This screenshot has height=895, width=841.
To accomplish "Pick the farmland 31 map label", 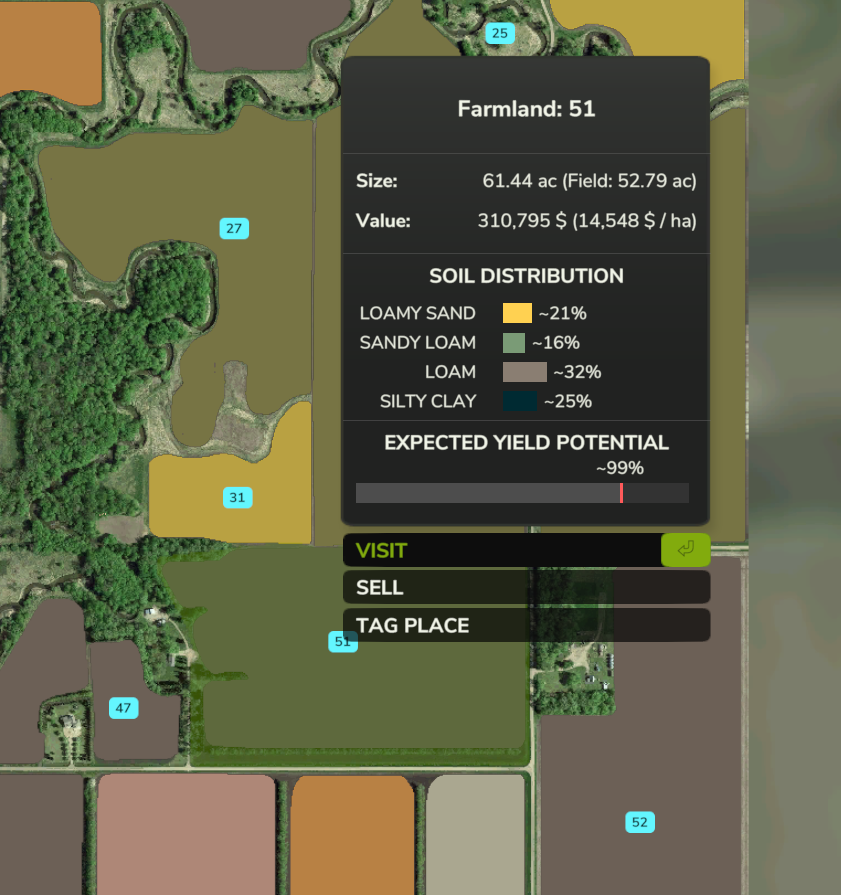I will 237,497.
